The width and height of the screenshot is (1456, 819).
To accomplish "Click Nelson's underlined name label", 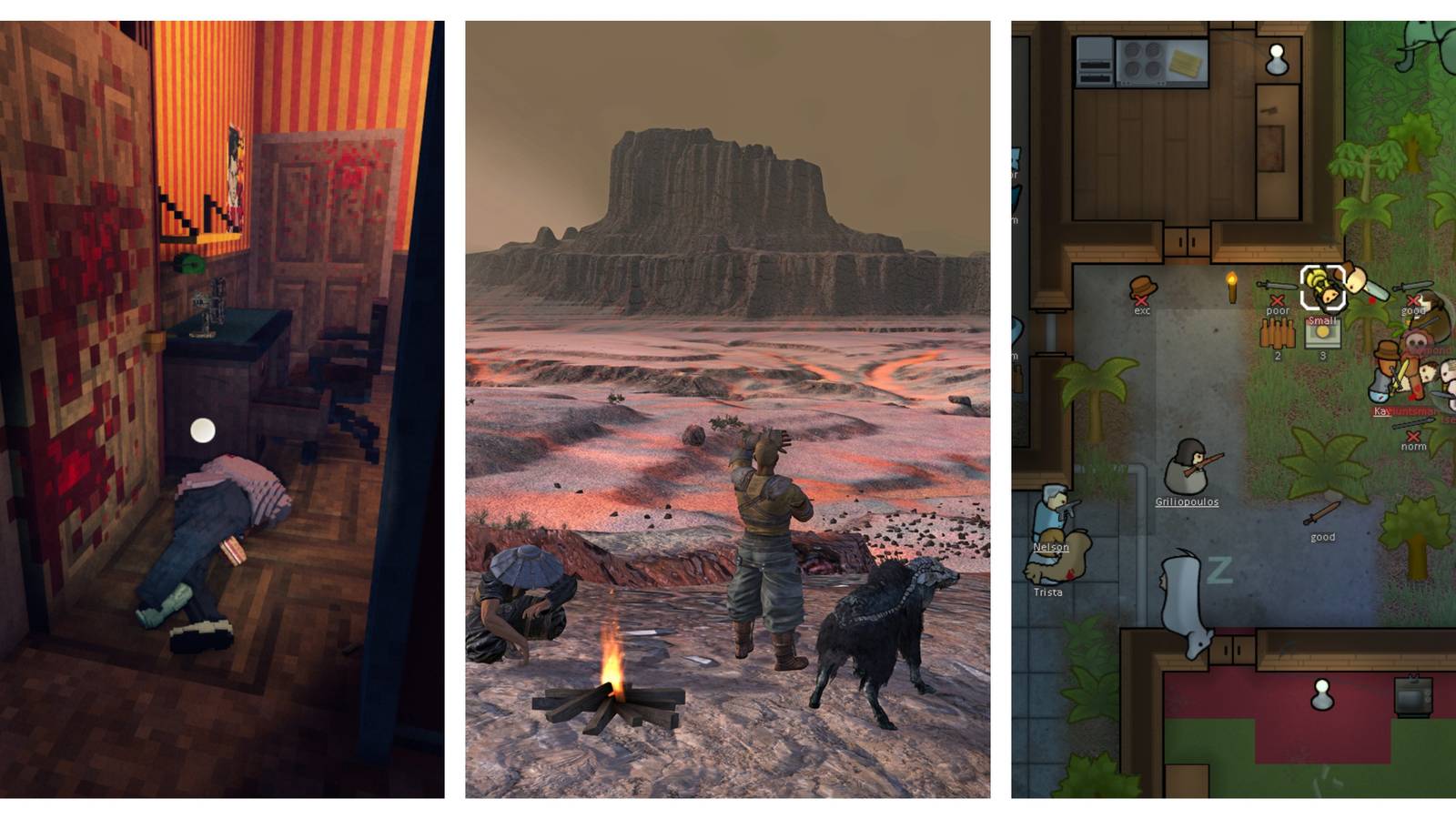I will click(1051, 548).
